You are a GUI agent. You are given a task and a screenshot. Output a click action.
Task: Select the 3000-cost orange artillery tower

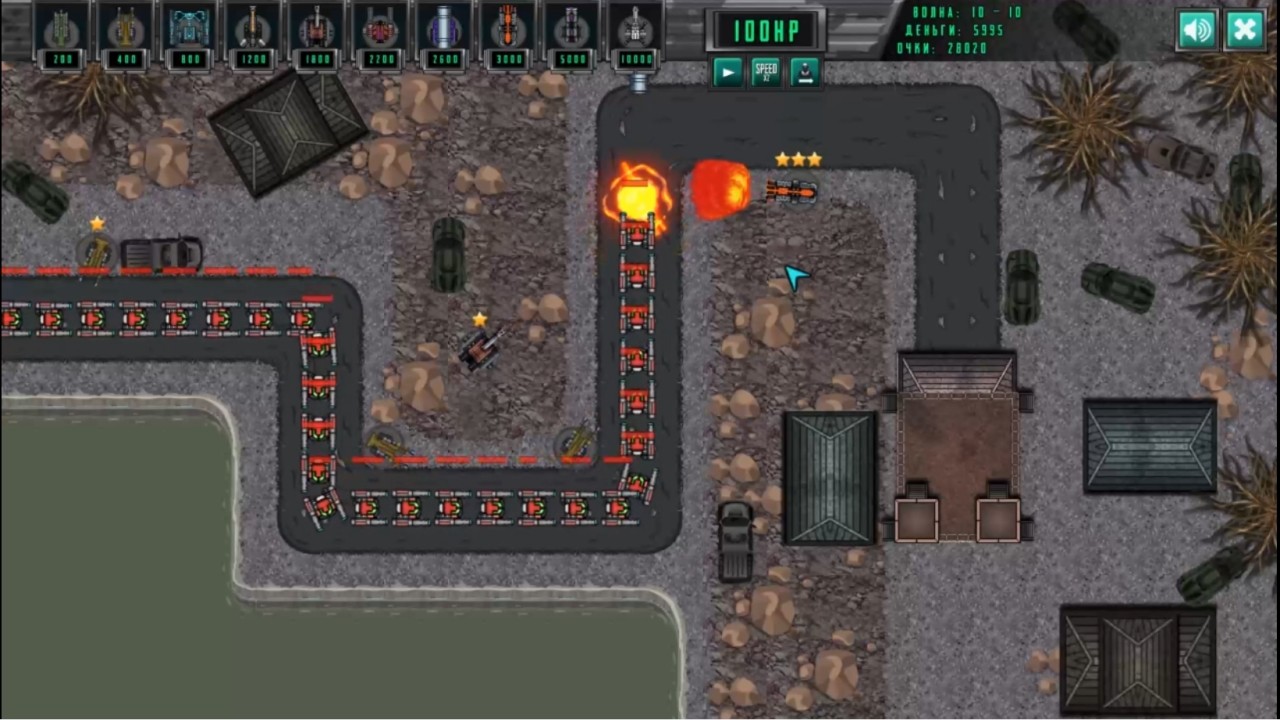pyautogui.click(x=508, y=30)
